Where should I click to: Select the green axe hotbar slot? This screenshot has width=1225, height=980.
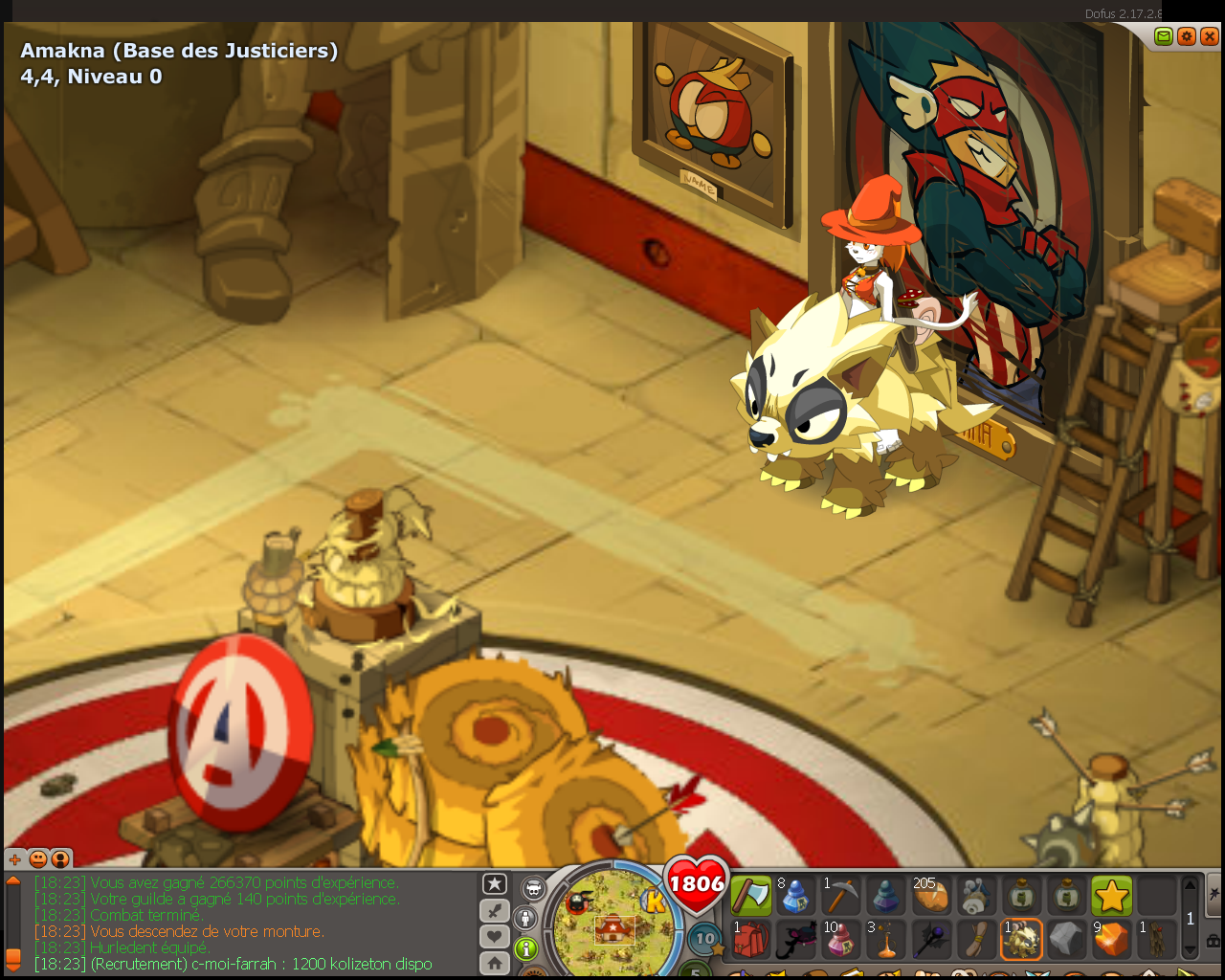(x=751, y=897)
